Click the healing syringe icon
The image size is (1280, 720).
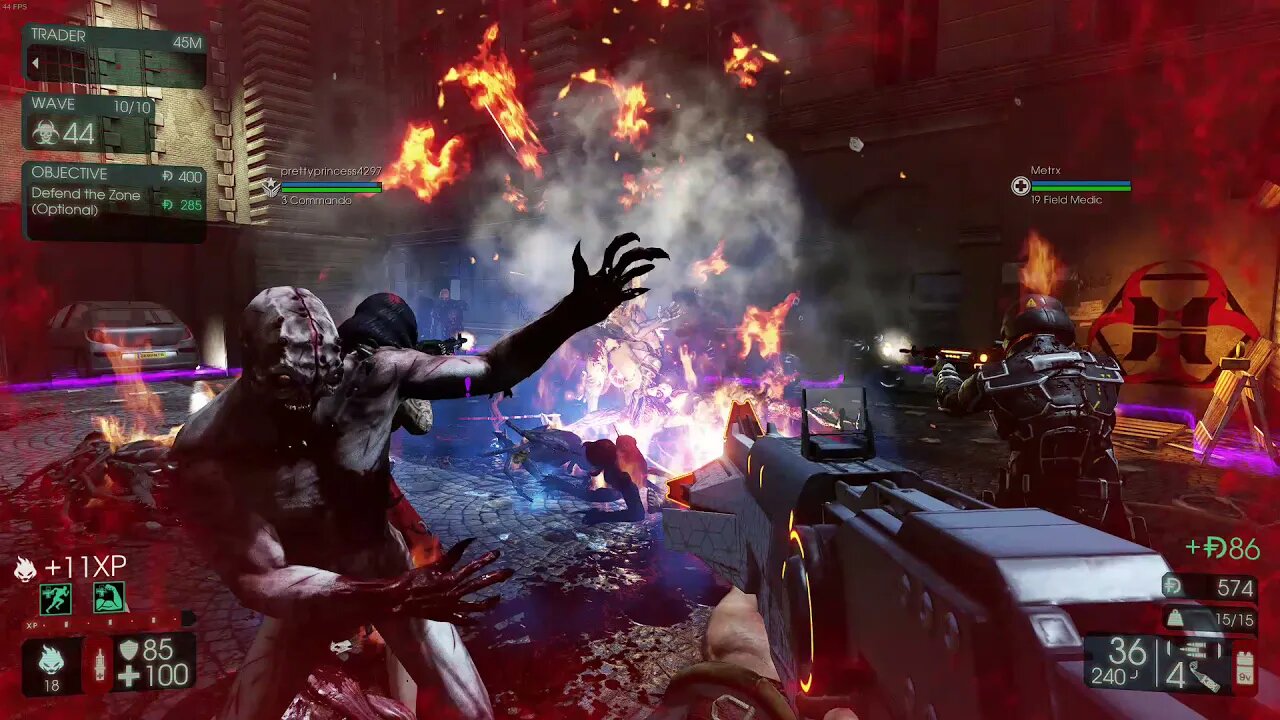click(x=98, y=665)
